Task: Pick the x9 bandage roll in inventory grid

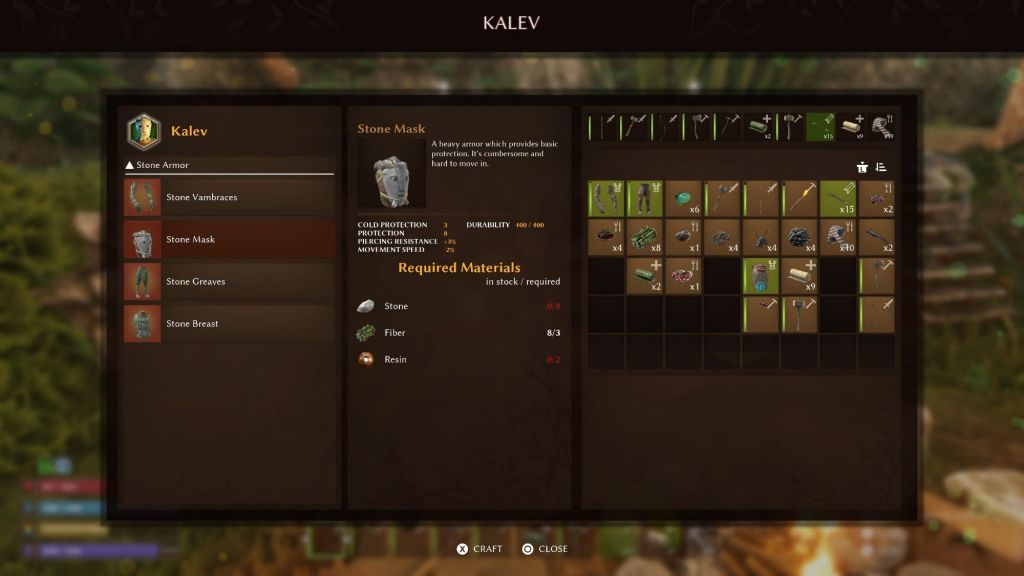Action: click(x=800, y=276)
